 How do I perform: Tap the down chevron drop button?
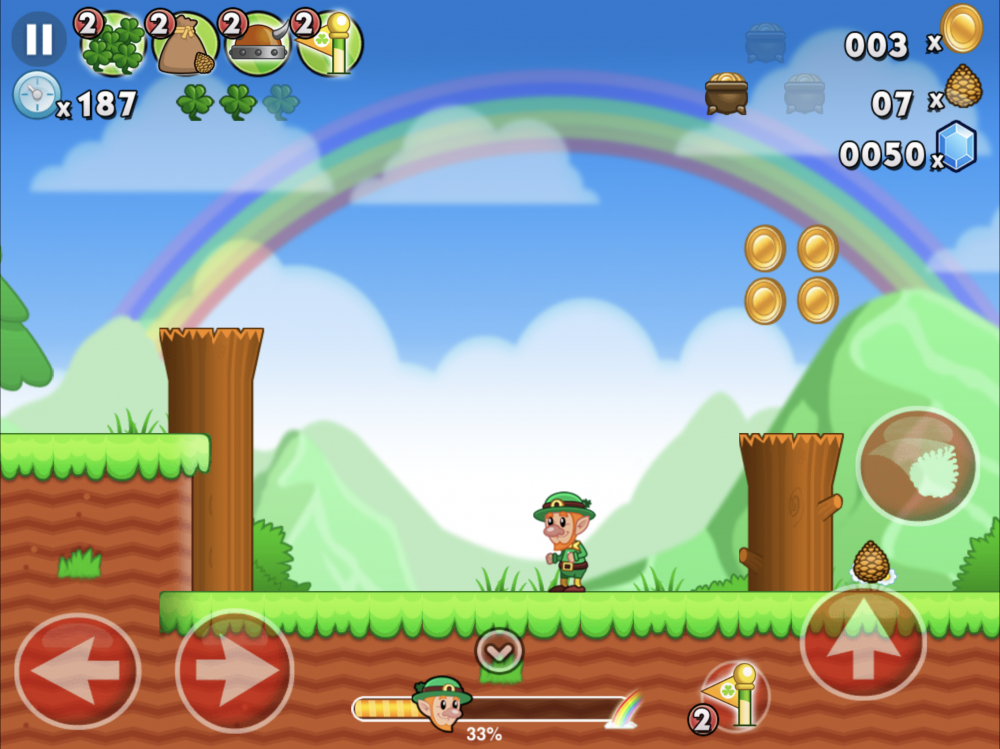point(498,651)
